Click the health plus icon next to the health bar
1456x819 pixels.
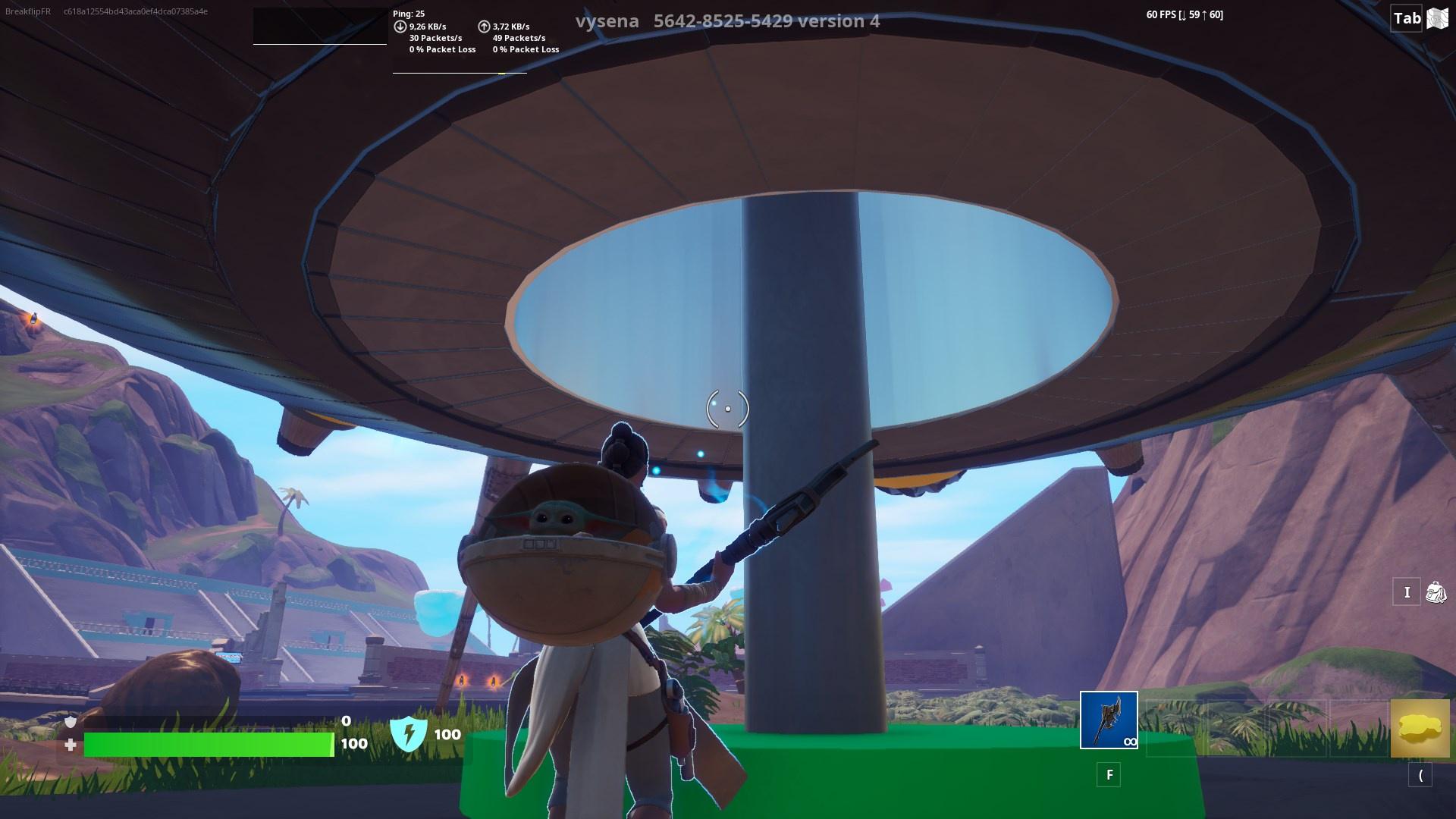(x=70, y=745)
